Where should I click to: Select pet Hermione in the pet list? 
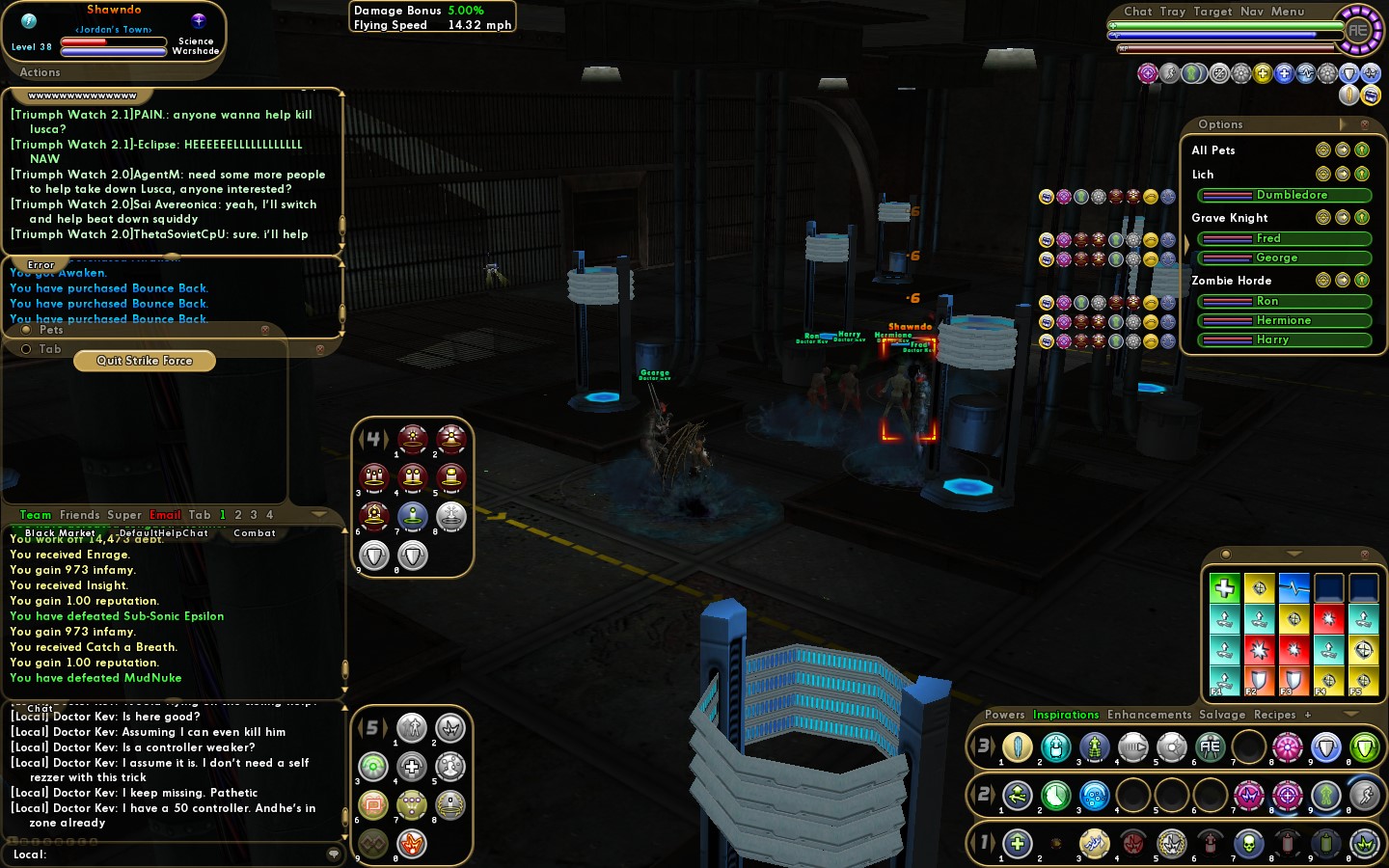[x=1284, y=320]
